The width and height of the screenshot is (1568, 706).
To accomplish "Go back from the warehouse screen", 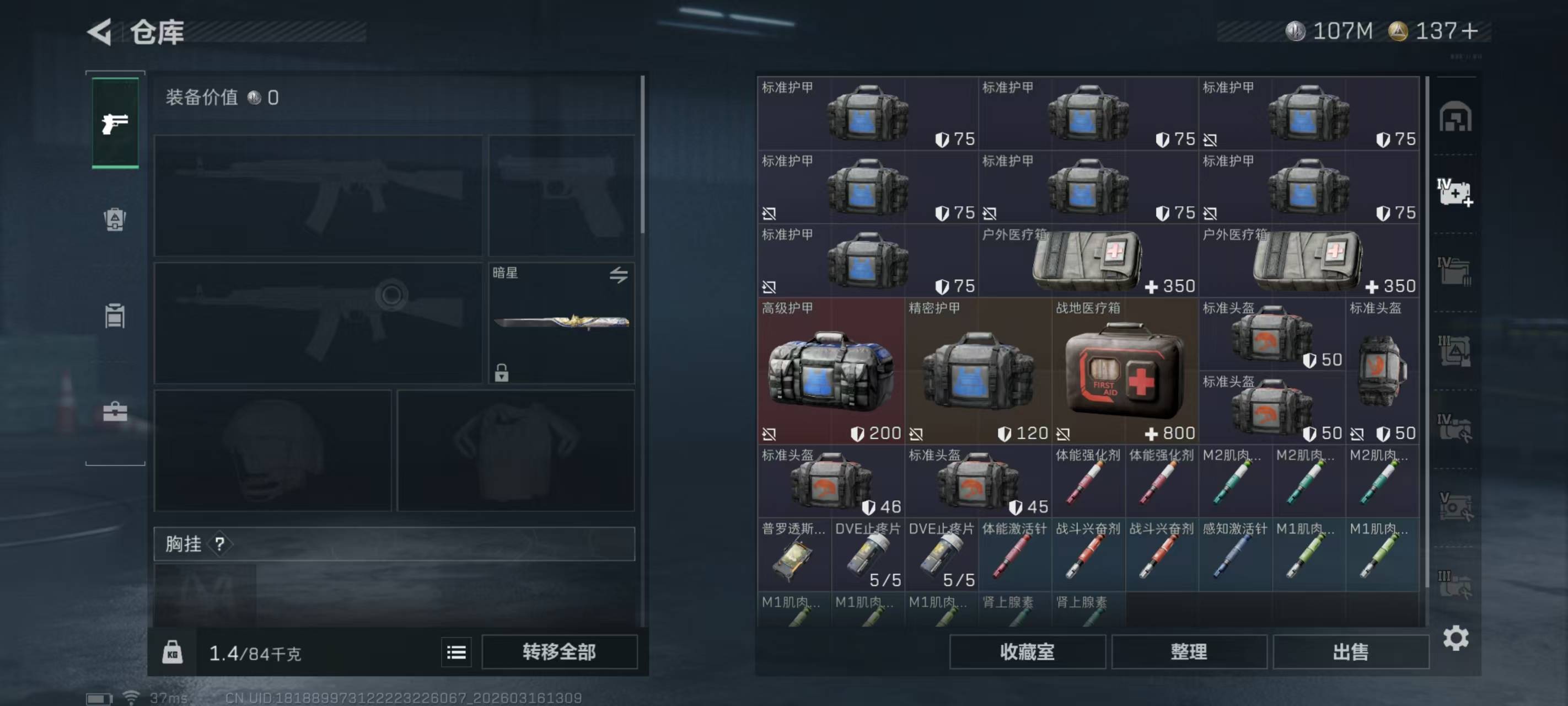I will (100, 31).
